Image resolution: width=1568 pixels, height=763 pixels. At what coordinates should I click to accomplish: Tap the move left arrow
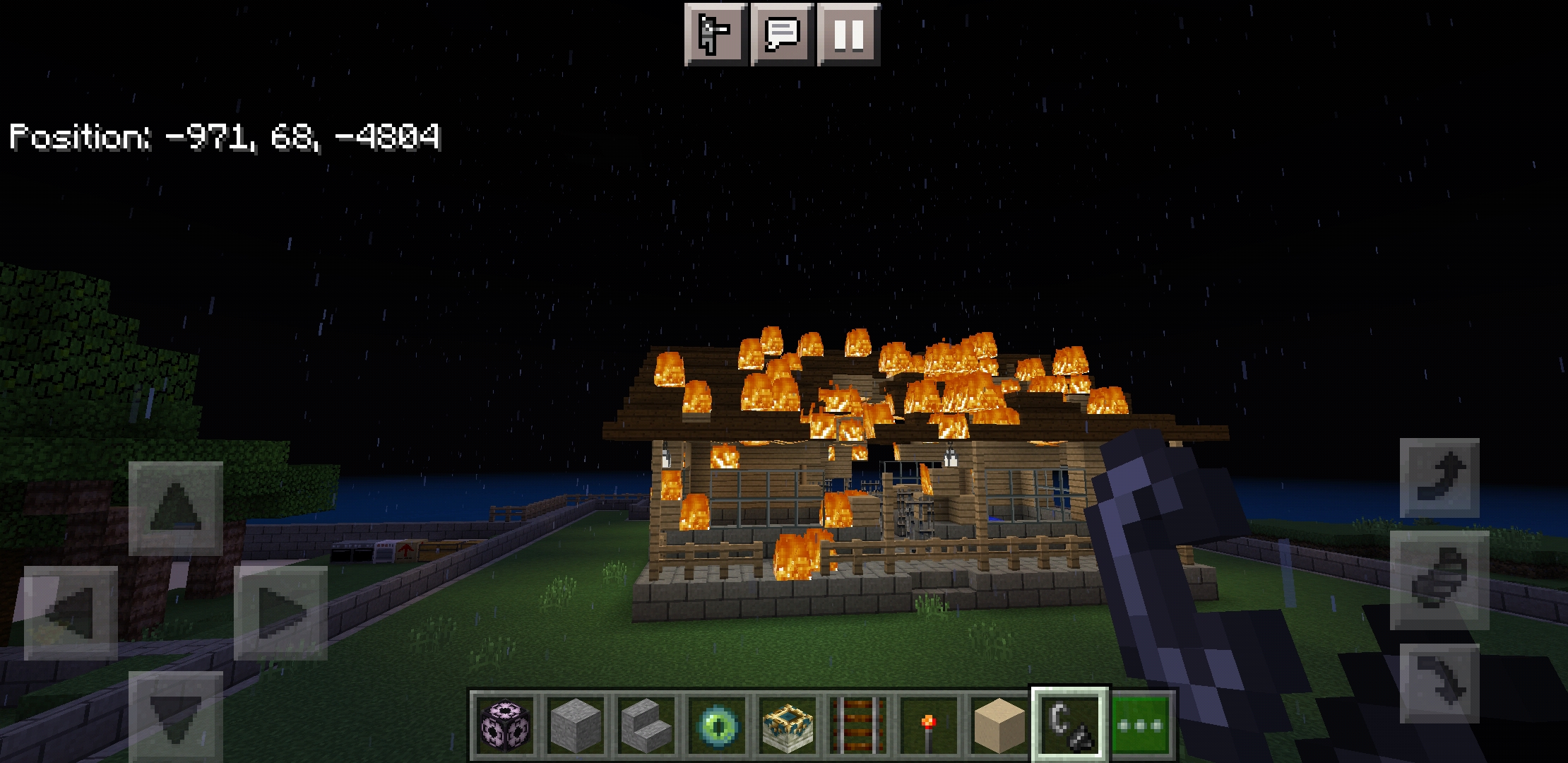71,613
